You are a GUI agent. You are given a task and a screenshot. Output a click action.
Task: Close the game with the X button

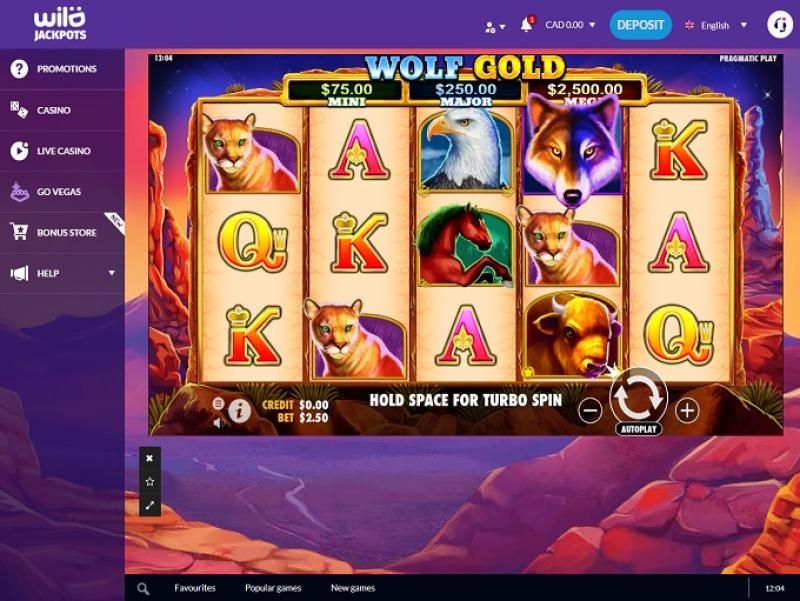(150, 458)
